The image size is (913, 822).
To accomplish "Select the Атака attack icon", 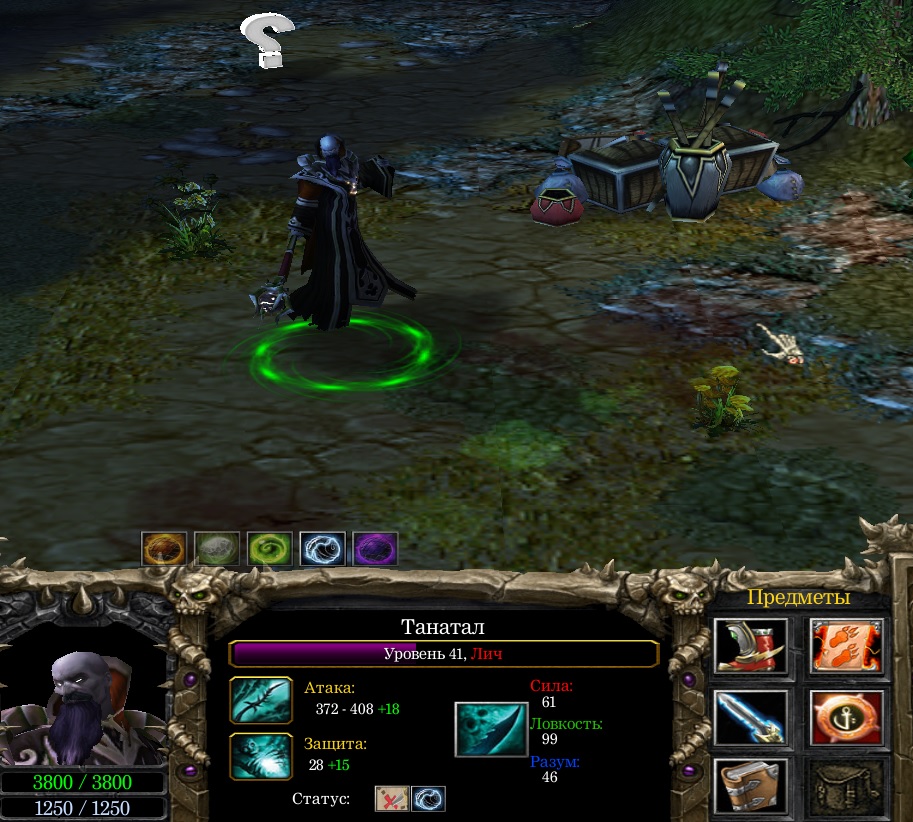I will (261, 700).
